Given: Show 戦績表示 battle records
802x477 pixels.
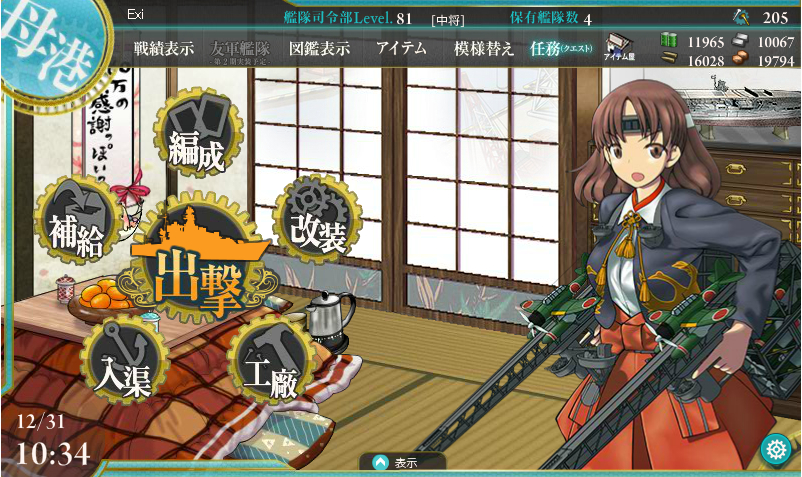Looking at the screenshot, I should (164, 49).
